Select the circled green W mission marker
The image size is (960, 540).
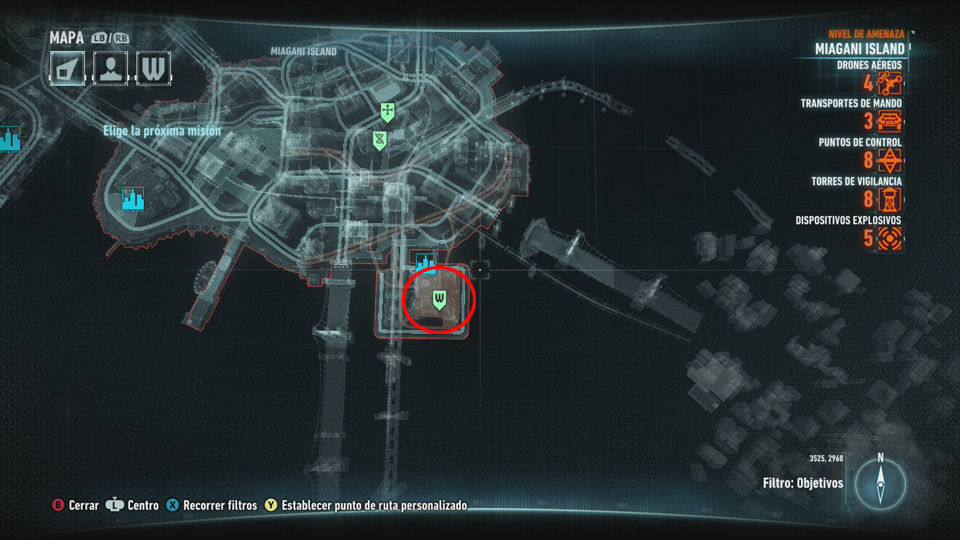pyautogui.click(x=438, y=298)
